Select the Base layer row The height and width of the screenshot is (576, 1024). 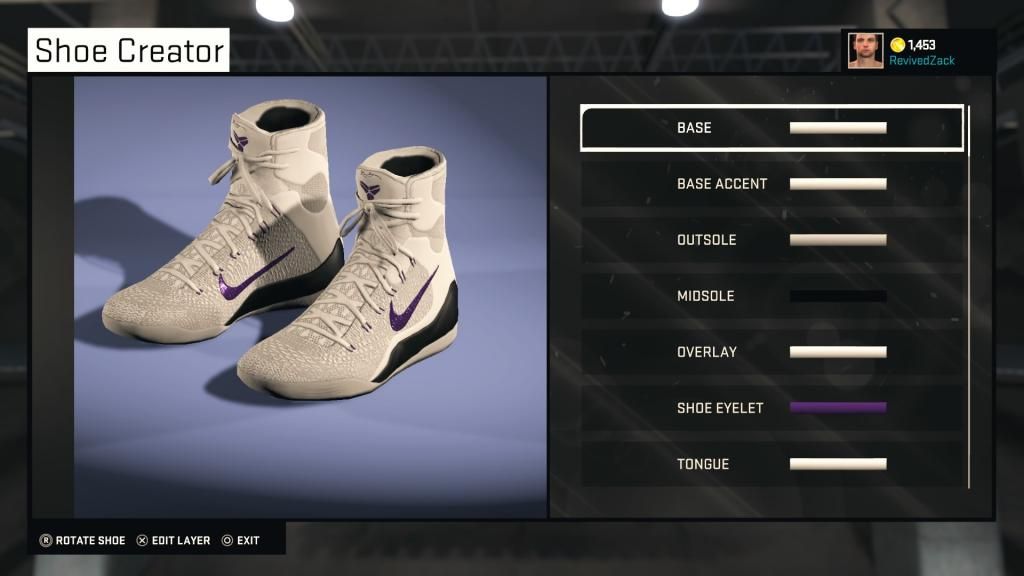[771, 128]
